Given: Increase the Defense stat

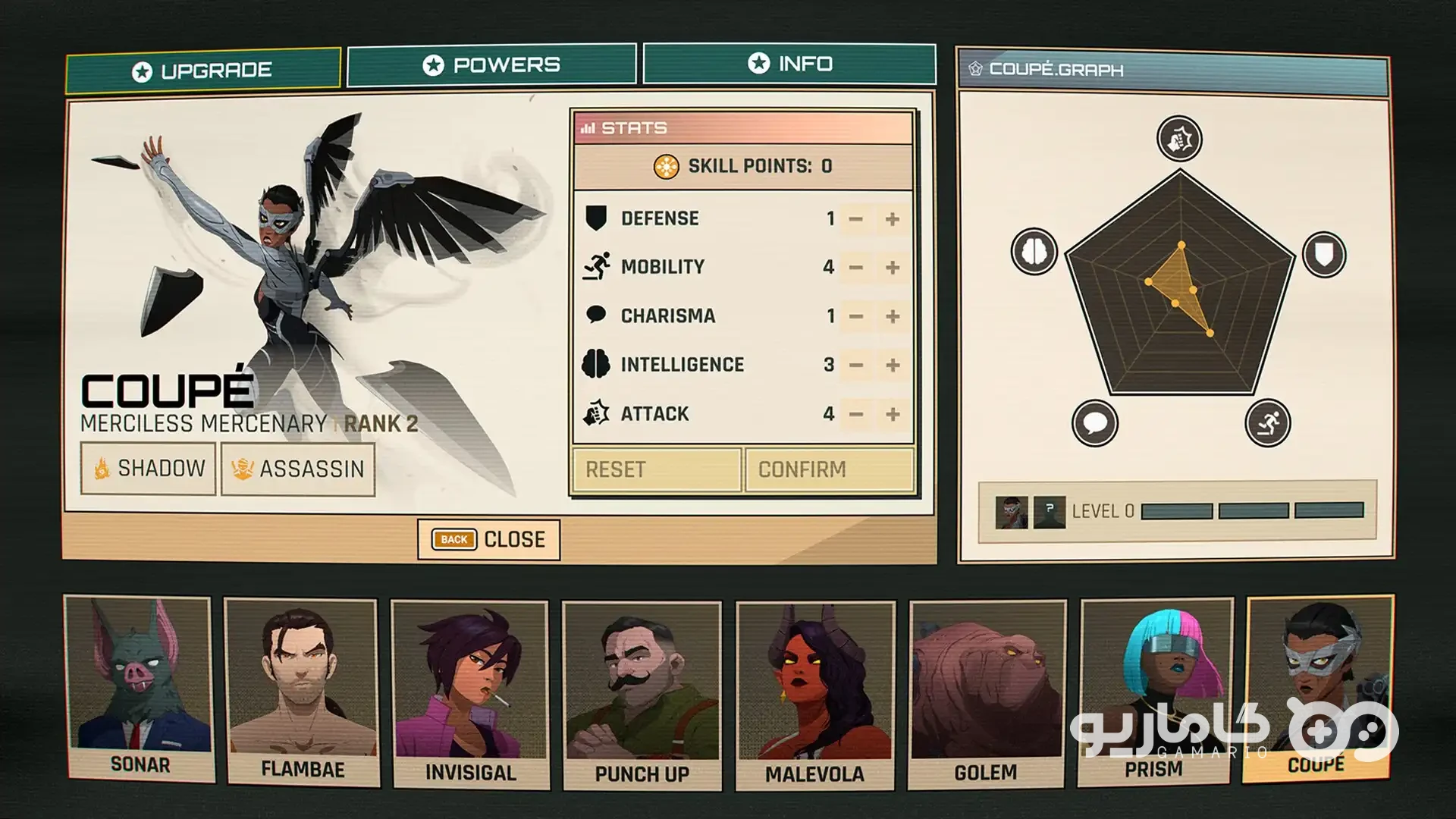Looking at the screenshot, I should point(893,219).
